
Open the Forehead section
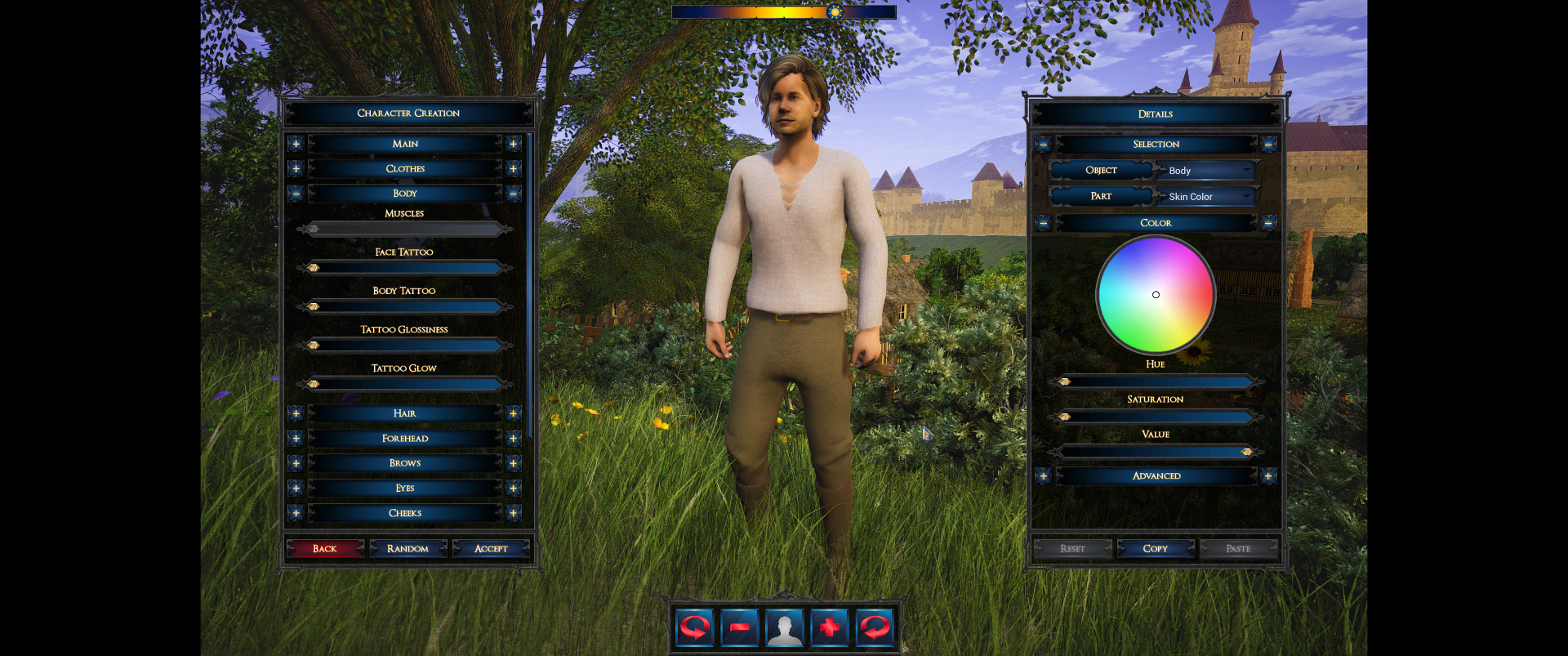tap(405, 439)
